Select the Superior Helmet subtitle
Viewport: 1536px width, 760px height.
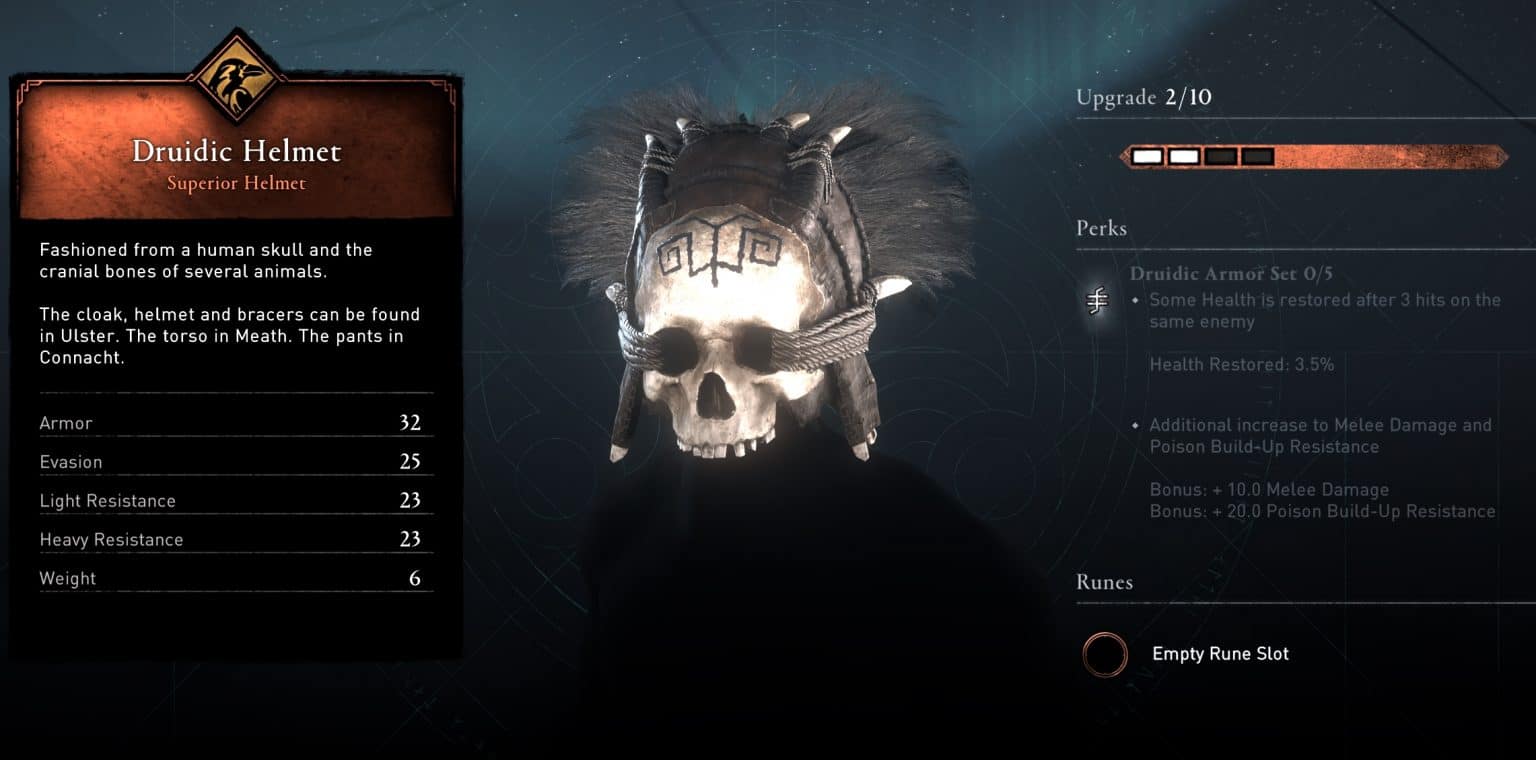pyautogui.click(x=237, y=184)
